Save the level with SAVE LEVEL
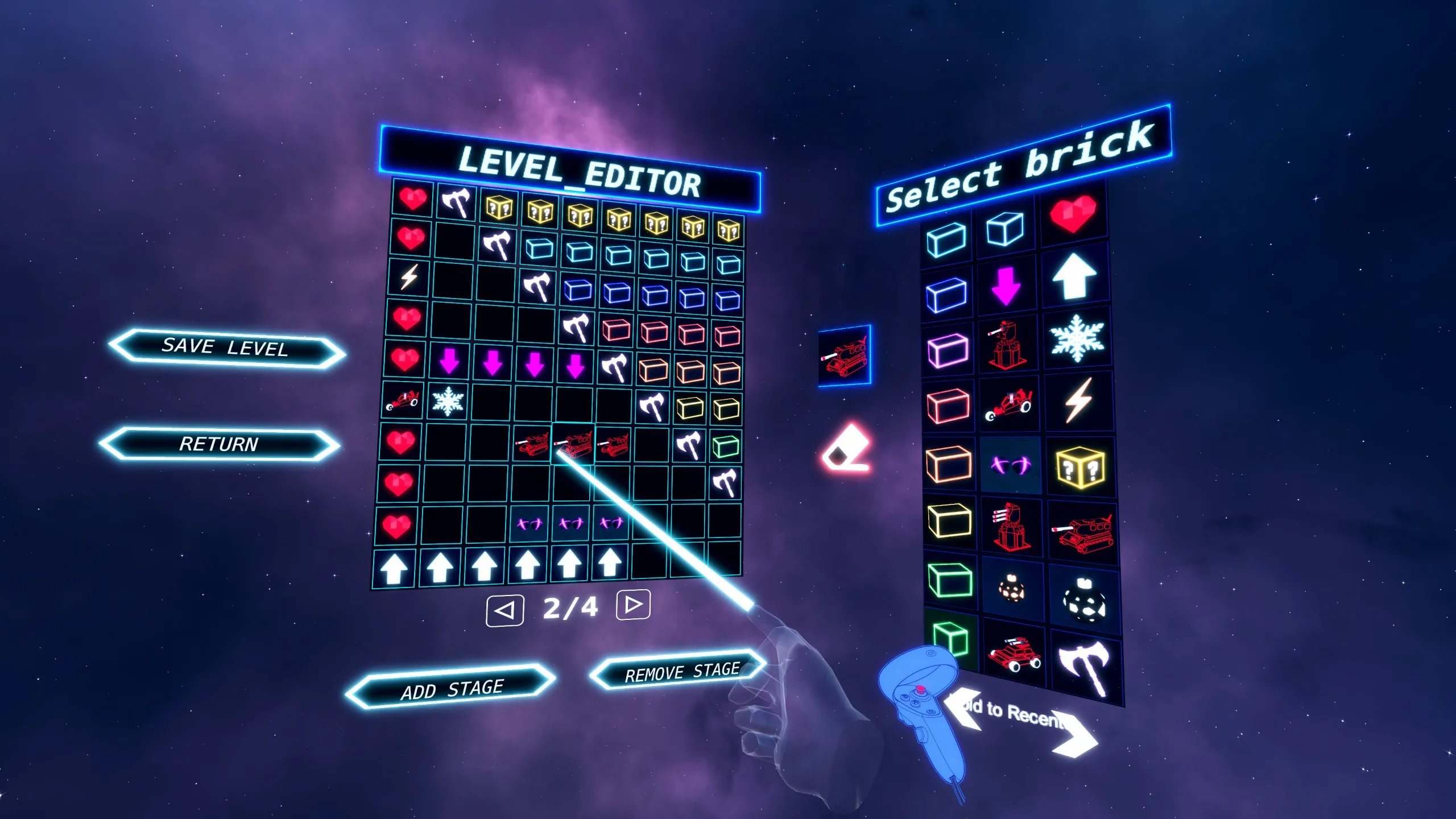This screenshot has width=1456, height=819. pos(226,348)
